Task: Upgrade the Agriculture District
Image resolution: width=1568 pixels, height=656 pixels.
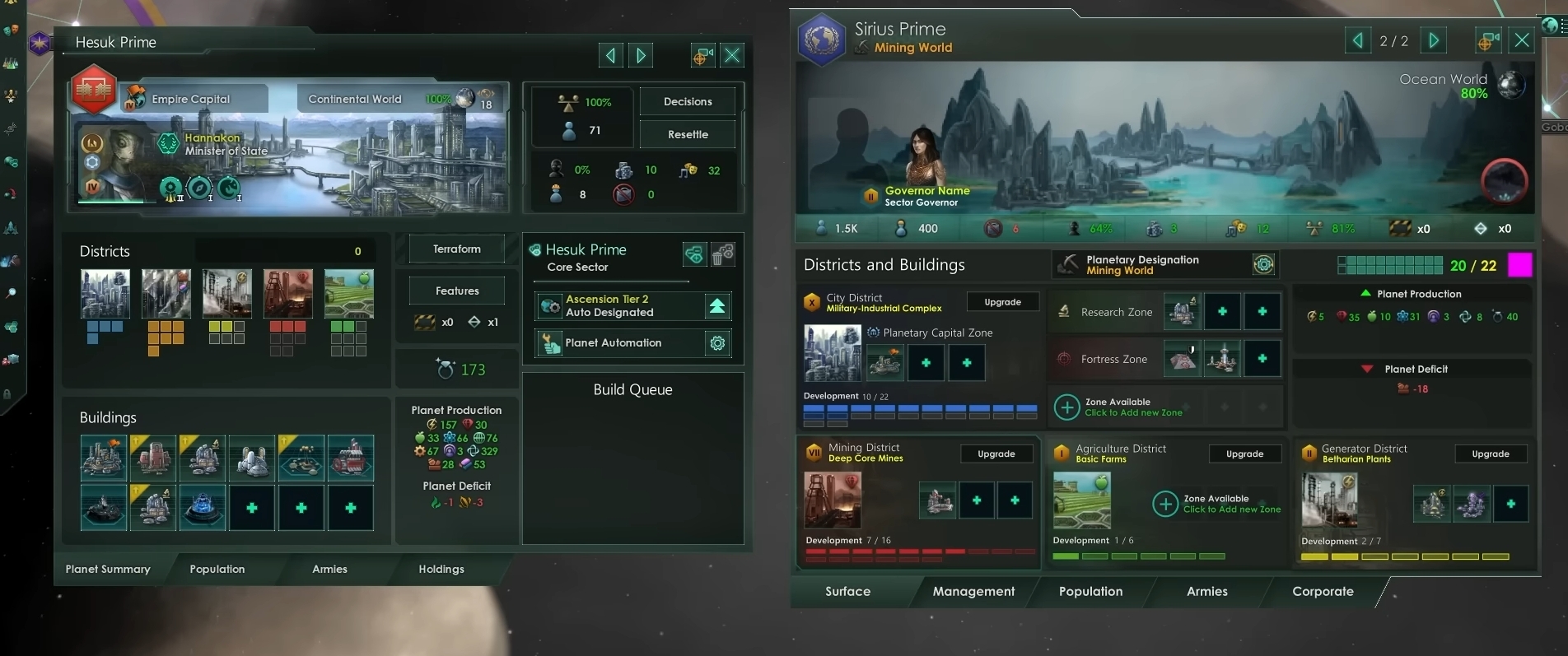Action: click(x=1244, y=454)
